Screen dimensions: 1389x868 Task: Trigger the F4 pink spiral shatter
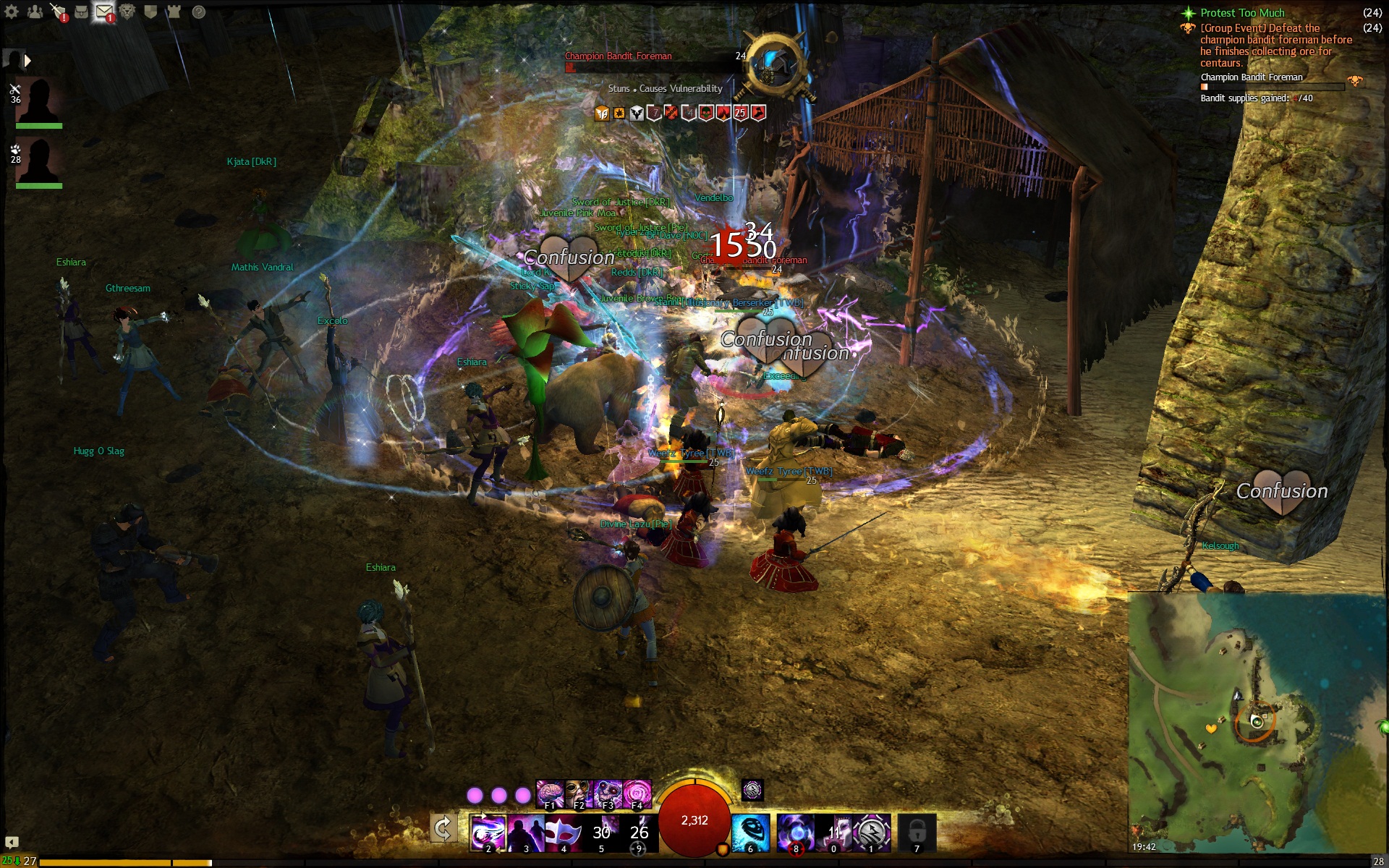pyautogui.click(x=637, y=793)
